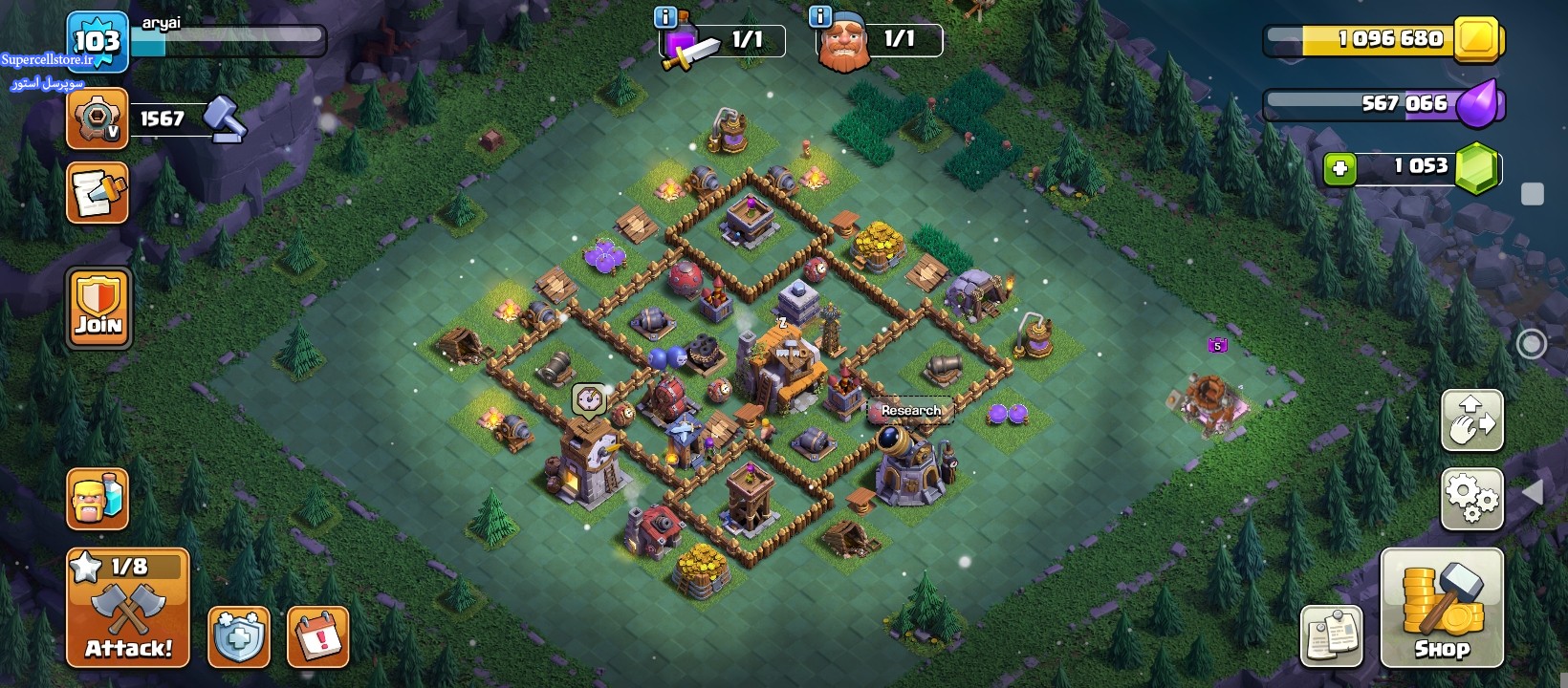The image size is (1568, 688).
Task: Open the shield status button
Action: (x=239, y=636)
